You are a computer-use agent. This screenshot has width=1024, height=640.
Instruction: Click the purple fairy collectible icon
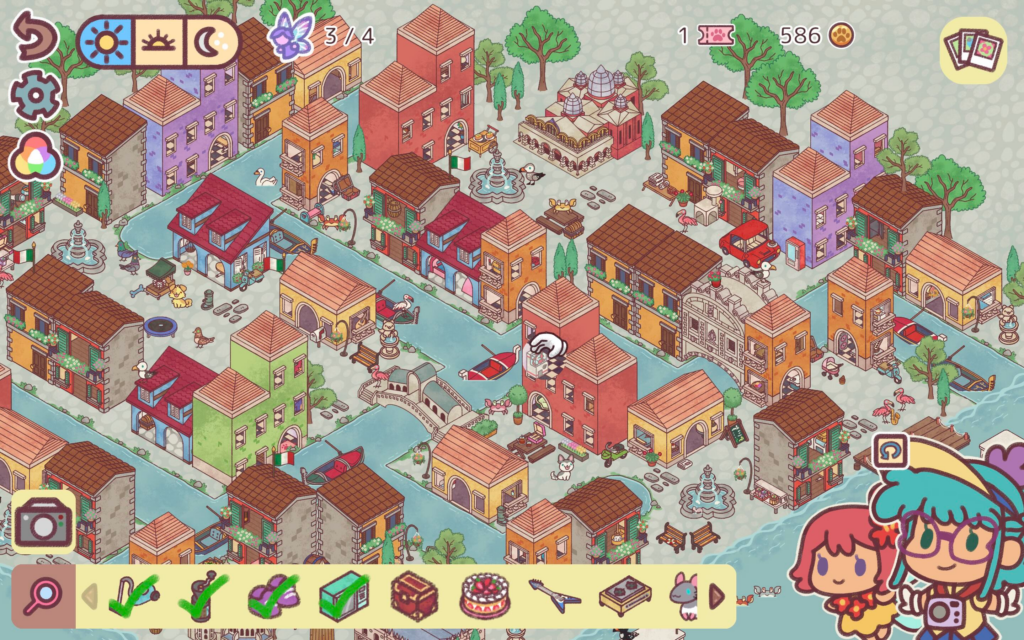[x=291, y=36]
